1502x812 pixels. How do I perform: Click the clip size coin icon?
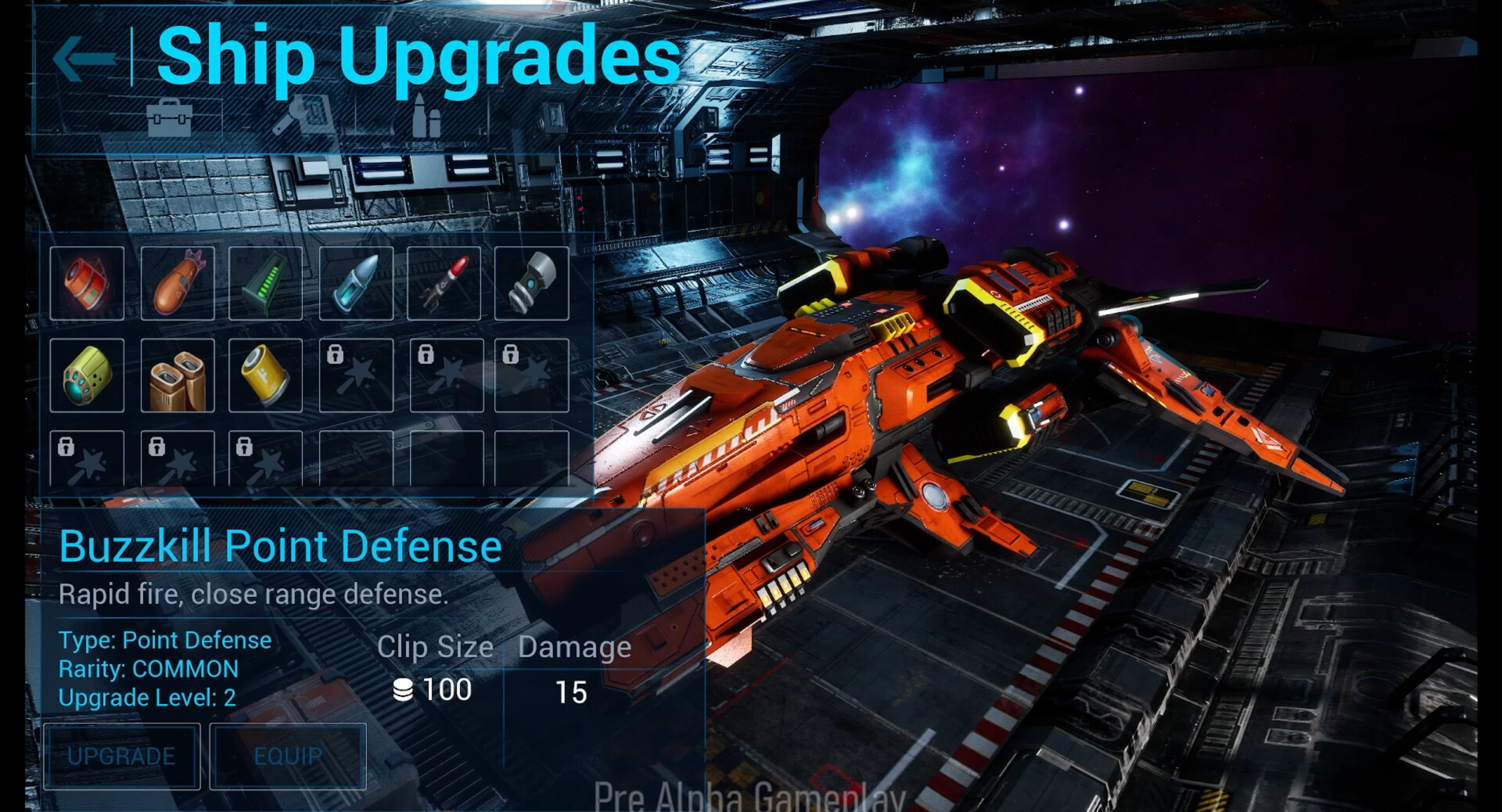click(402, 689)
